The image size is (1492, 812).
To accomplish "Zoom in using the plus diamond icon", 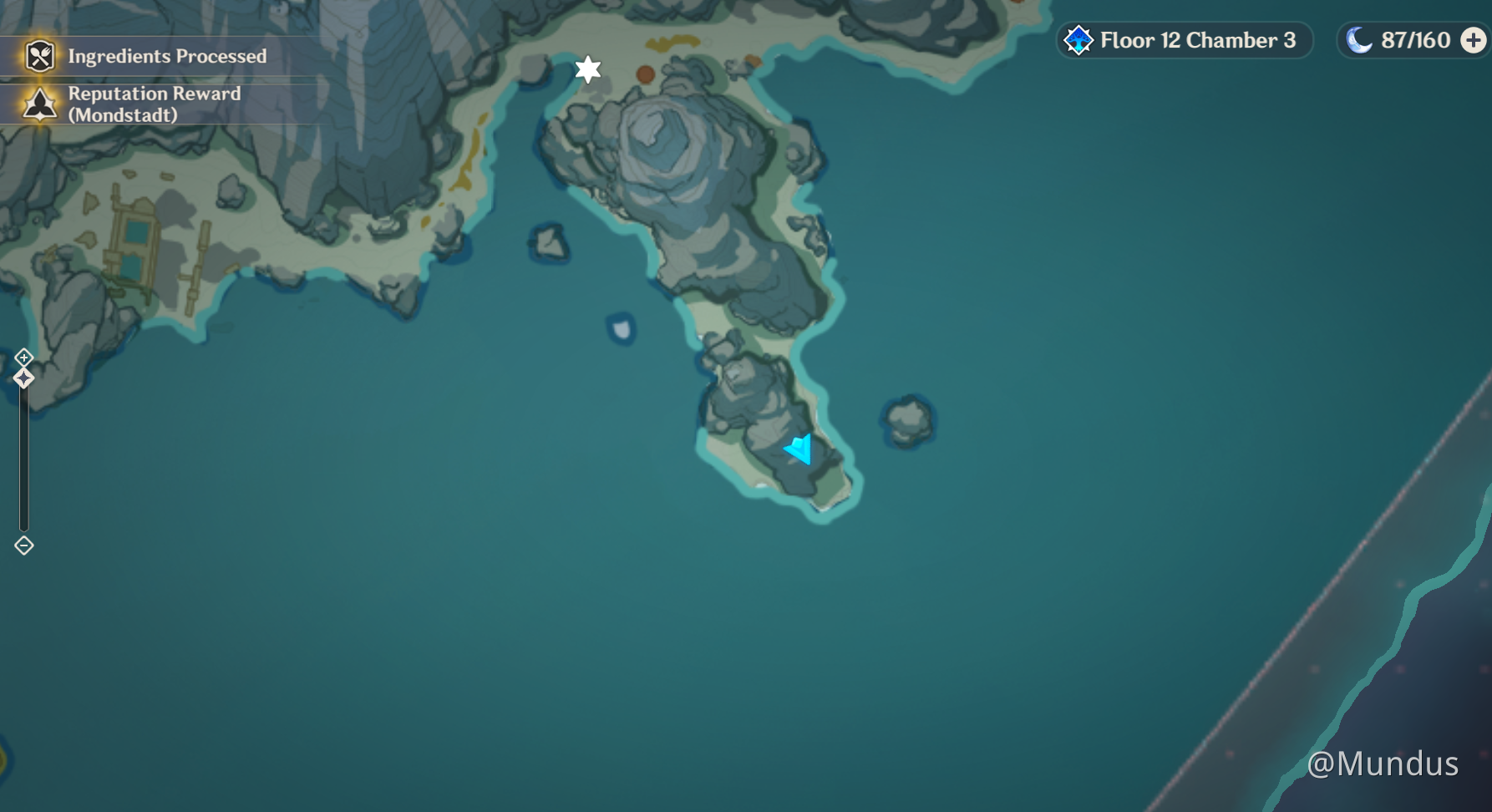I will [x=23, y=358].
